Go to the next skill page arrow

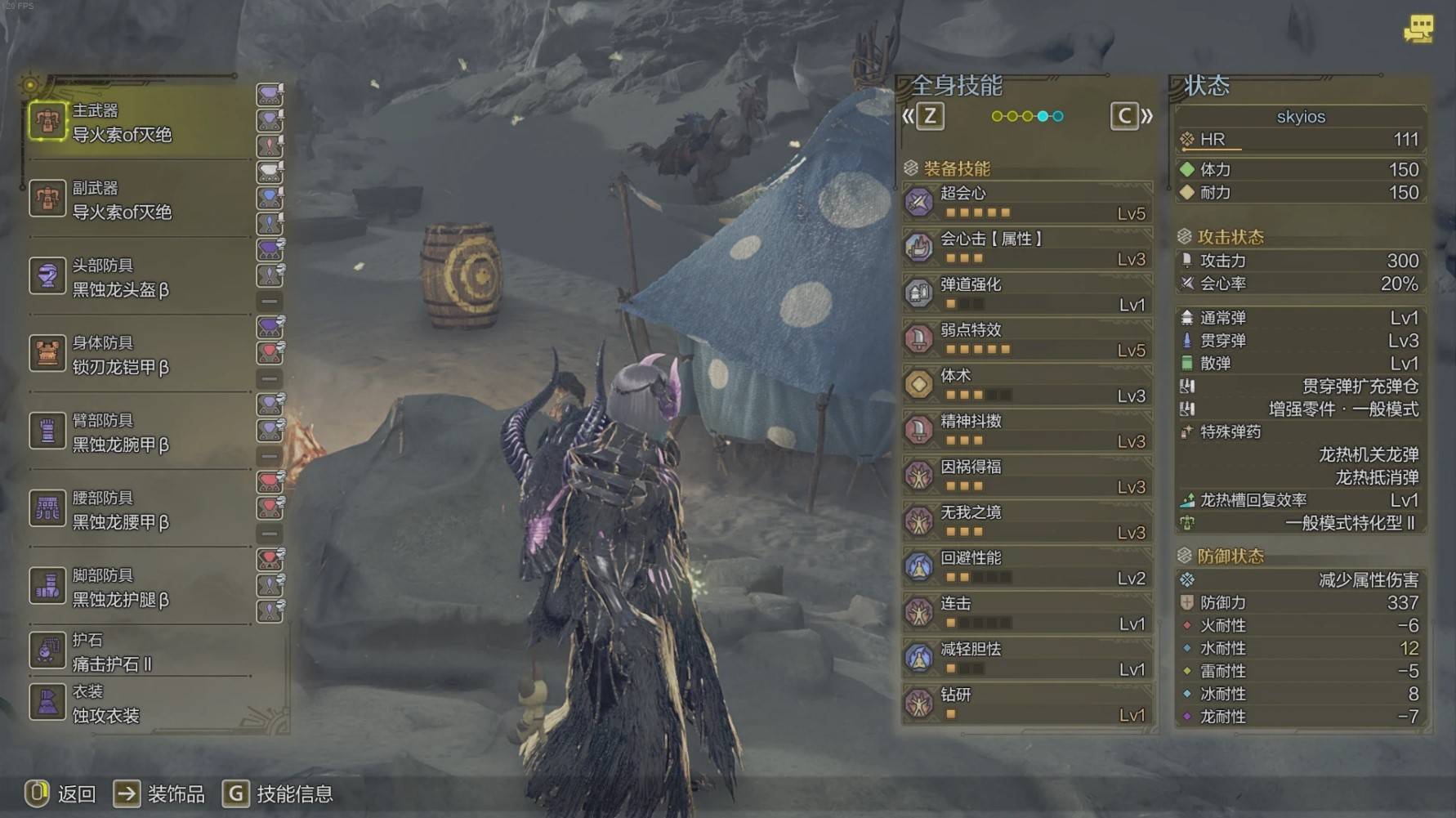click(x=1132, y=117)
